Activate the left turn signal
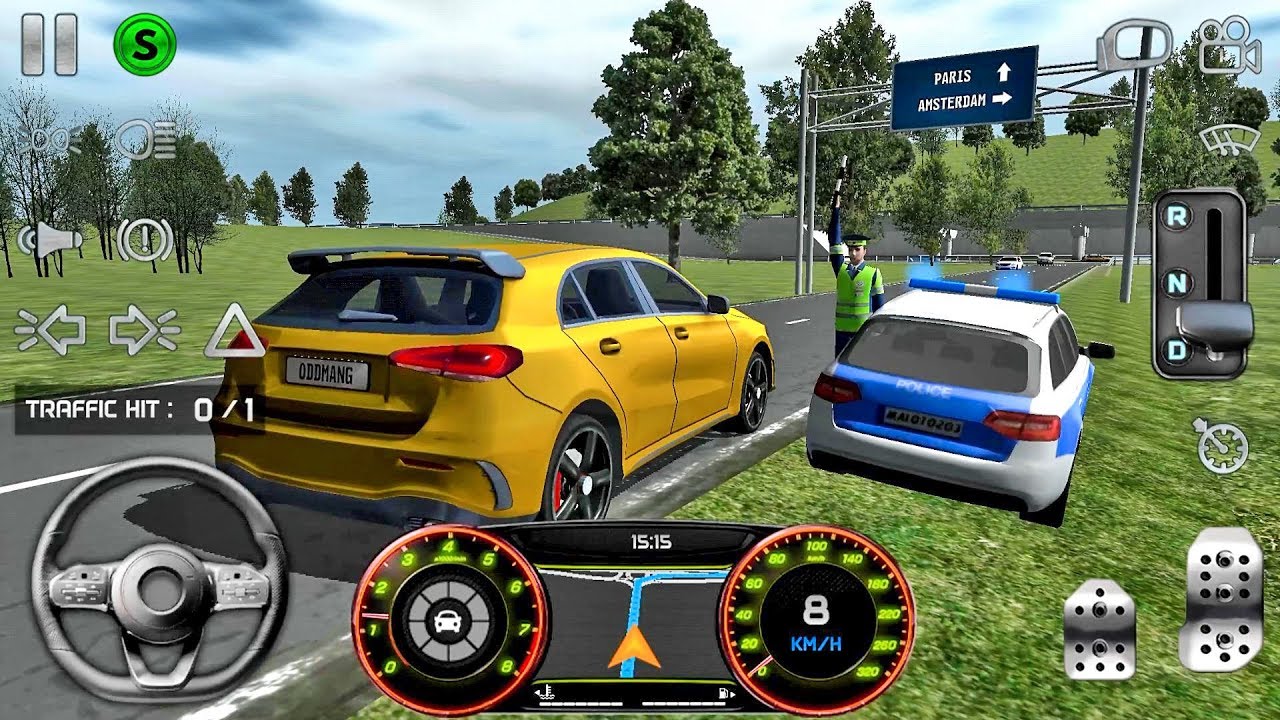The image size is (1280, 720). [x=50, y=330]
